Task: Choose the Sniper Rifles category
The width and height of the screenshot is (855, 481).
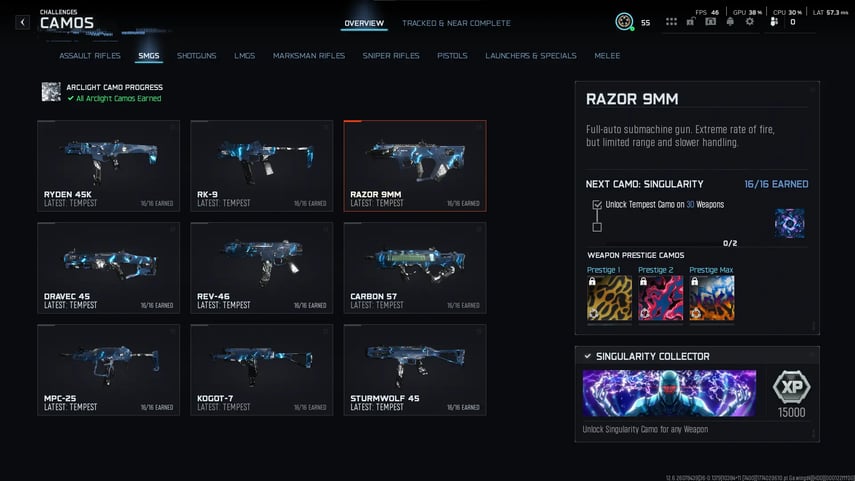Action: coord(391,56)
